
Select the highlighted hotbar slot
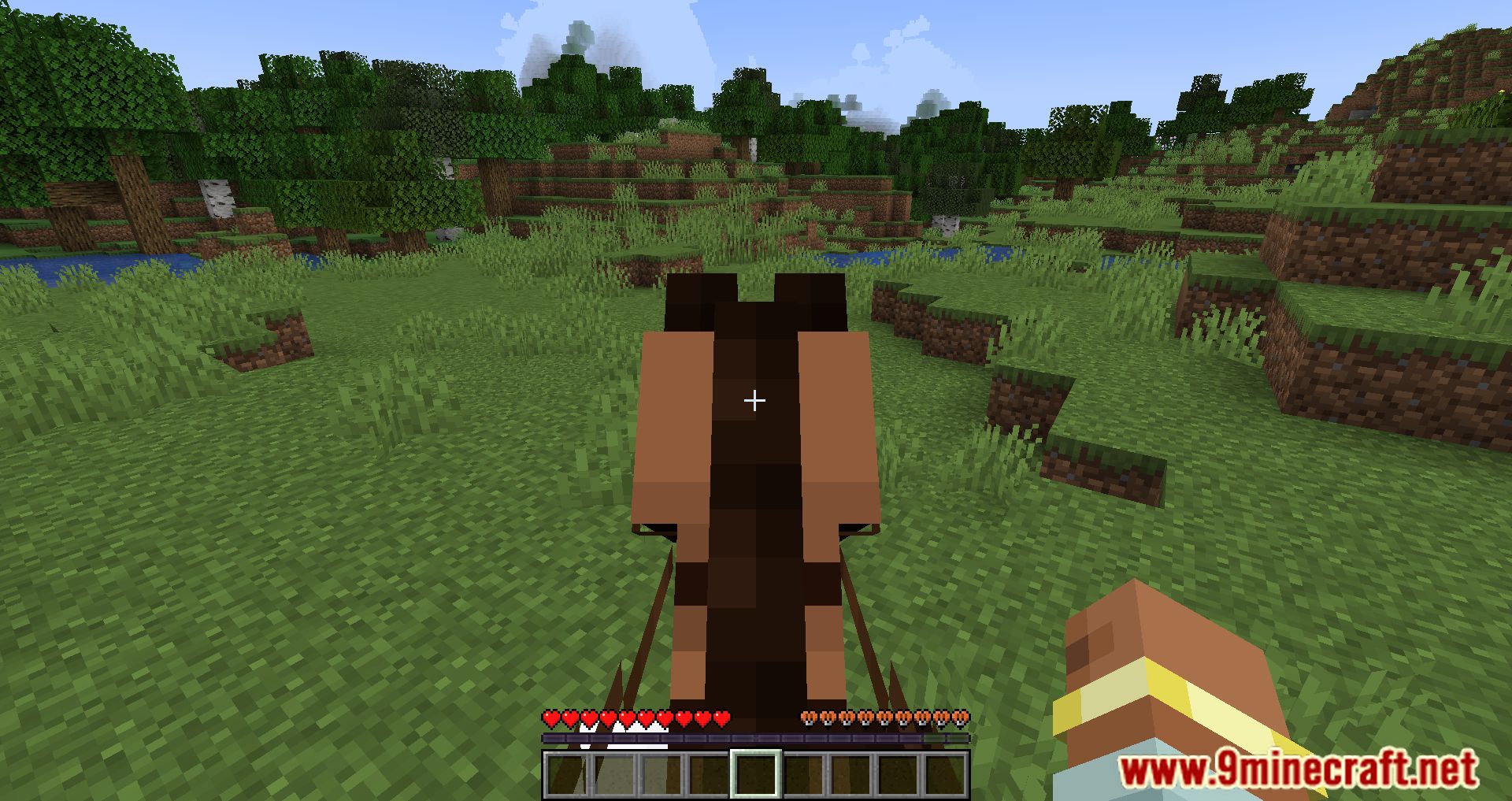(x=756, y=773)
